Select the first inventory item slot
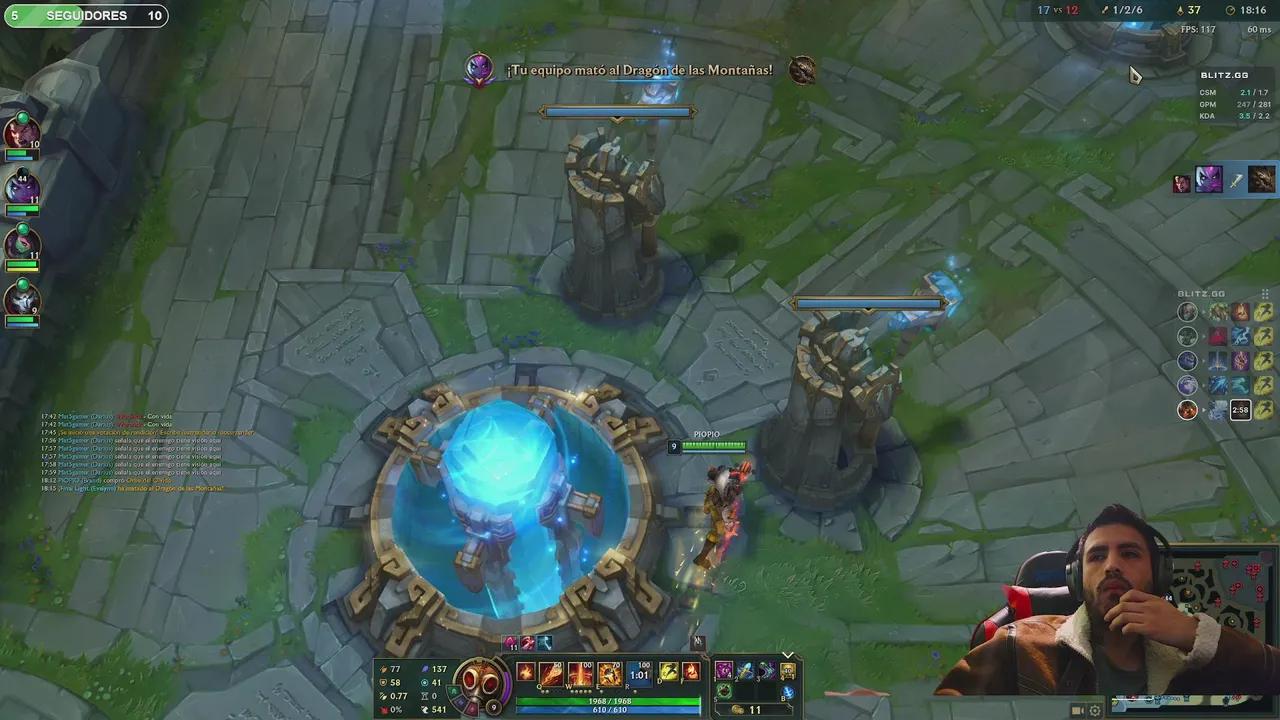 [x=726, y=671]
